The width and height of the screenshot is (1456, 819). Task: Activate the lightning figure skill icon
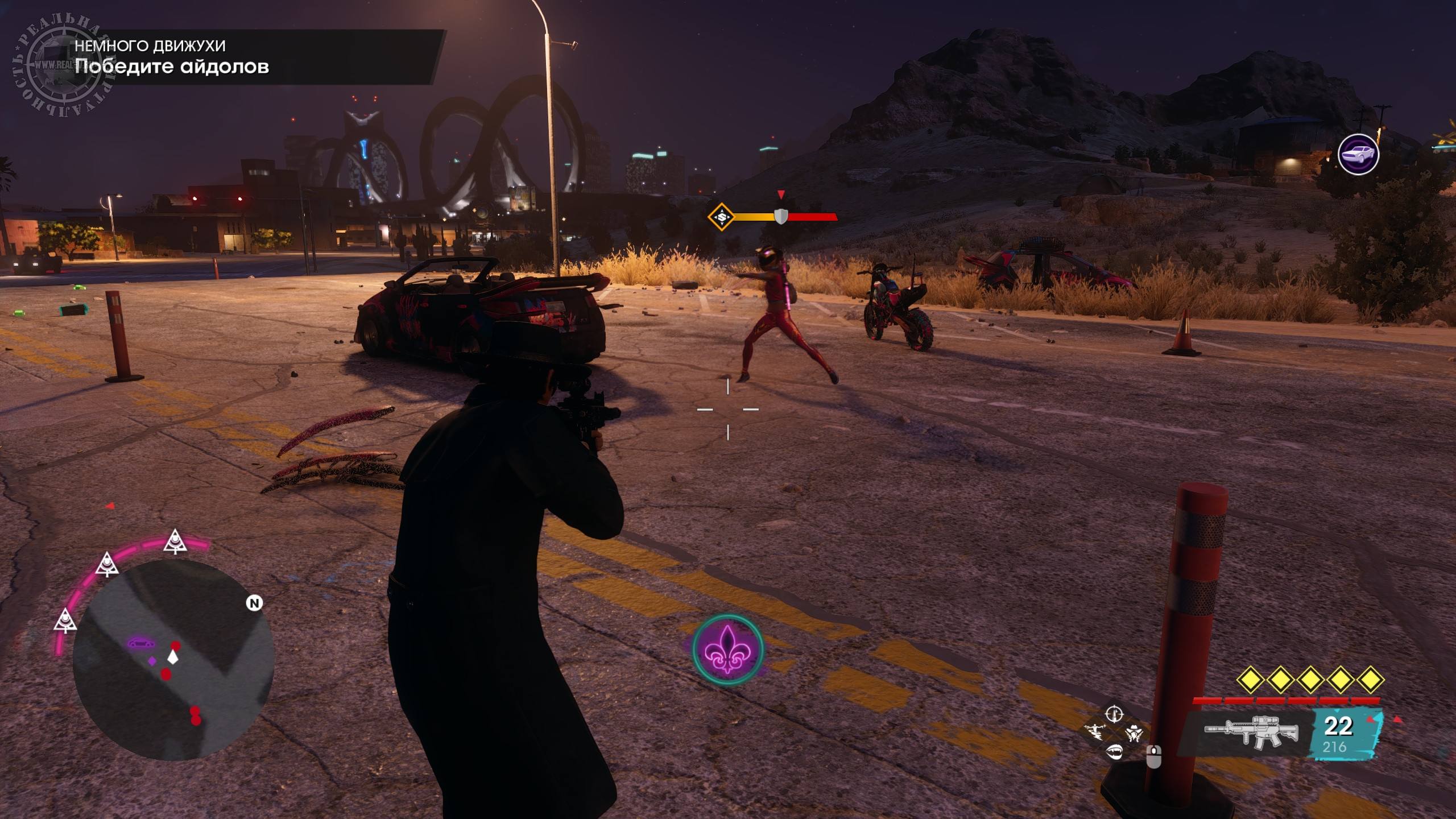(x=1095, y=732)
